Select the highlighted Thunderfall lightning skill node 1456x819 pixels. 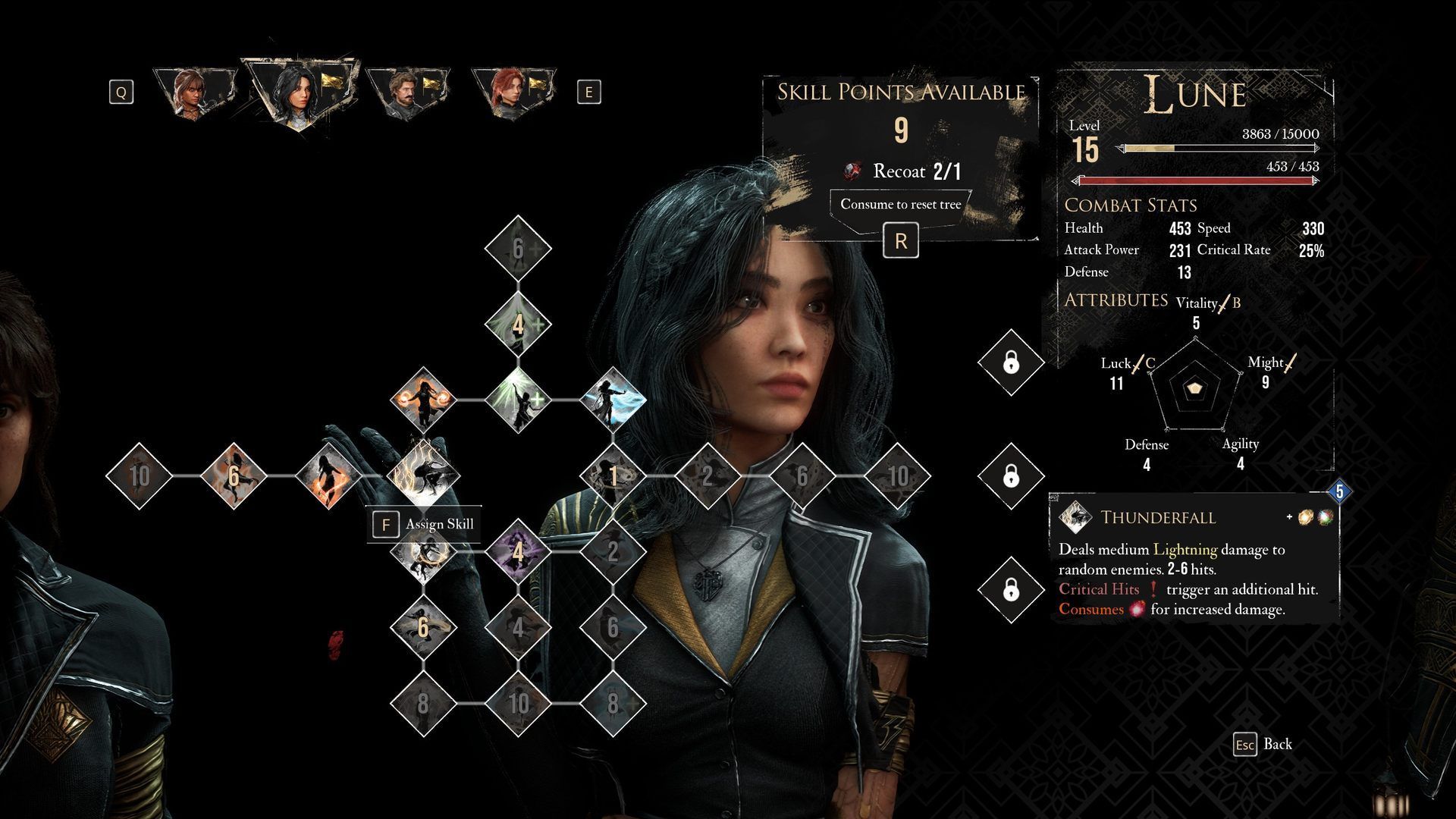click(423, 475)
